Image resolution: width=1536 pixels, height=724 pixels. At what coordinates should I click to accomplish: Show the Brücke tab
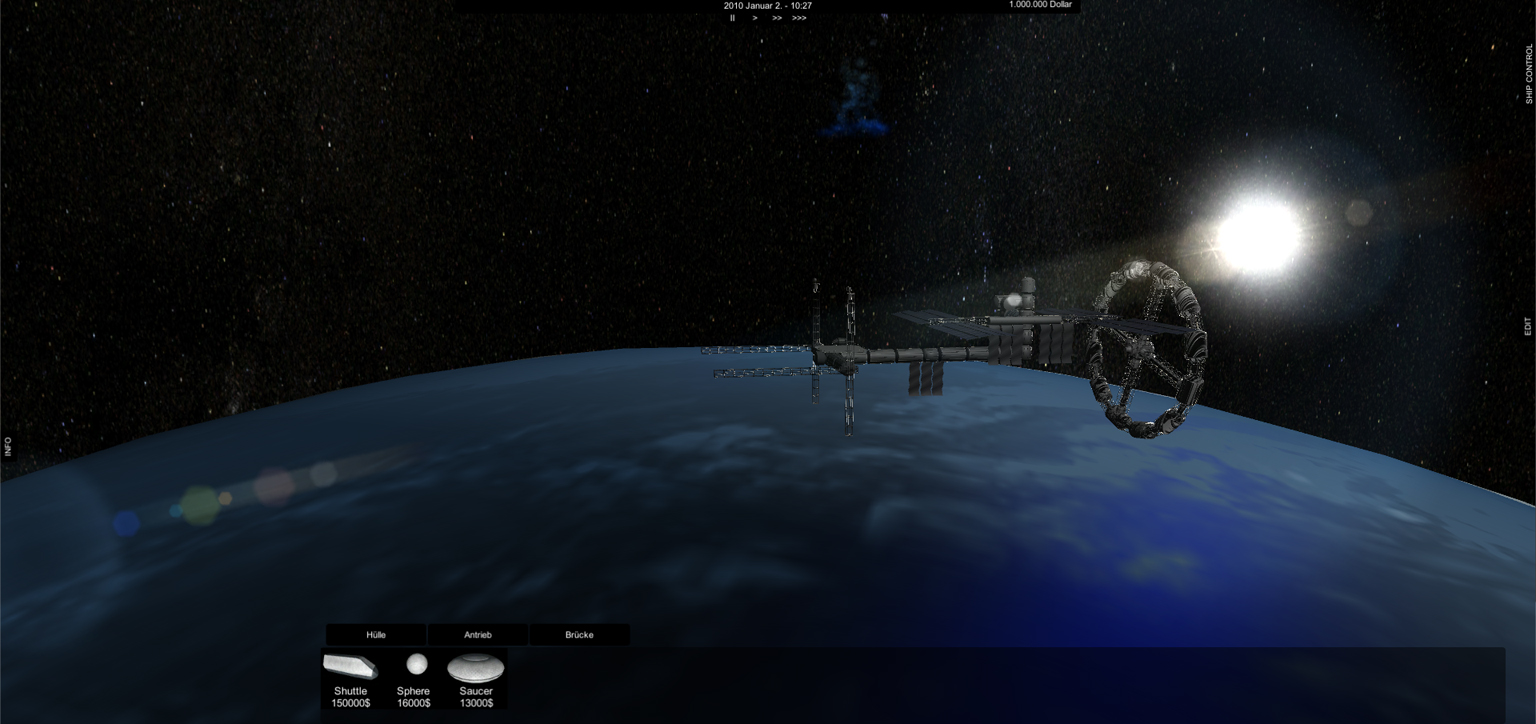point(579,635)
